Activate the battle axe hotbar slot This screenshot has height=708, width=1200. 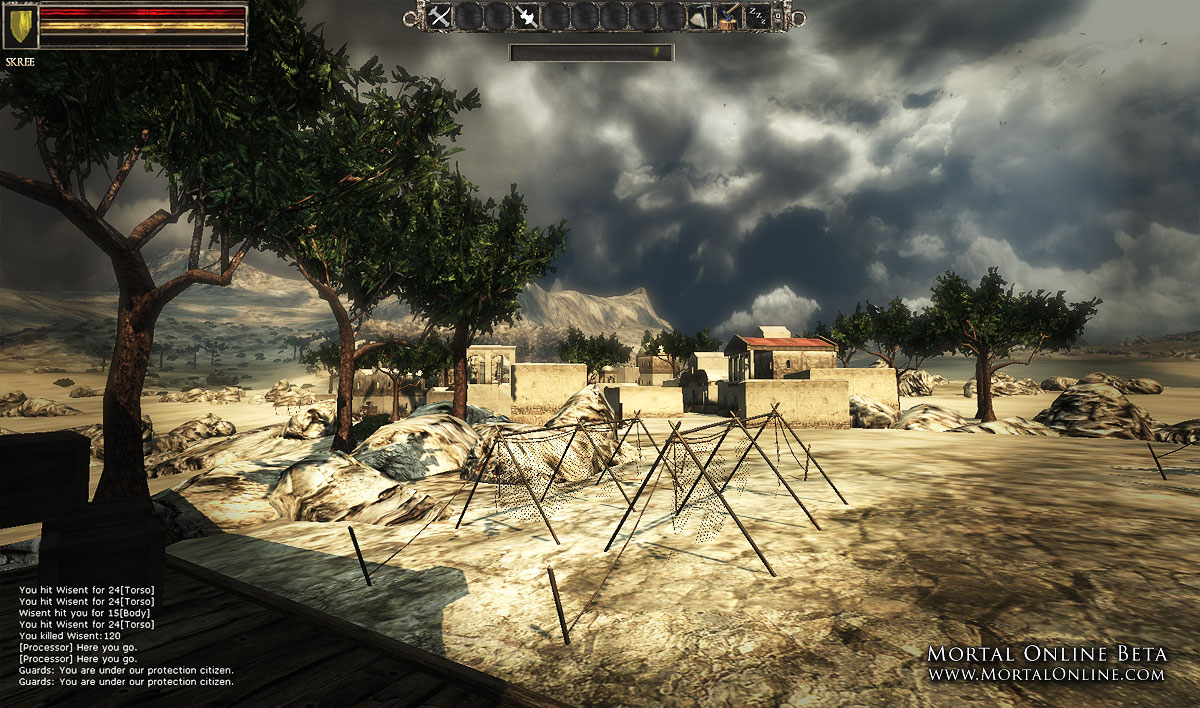point(526,16)
